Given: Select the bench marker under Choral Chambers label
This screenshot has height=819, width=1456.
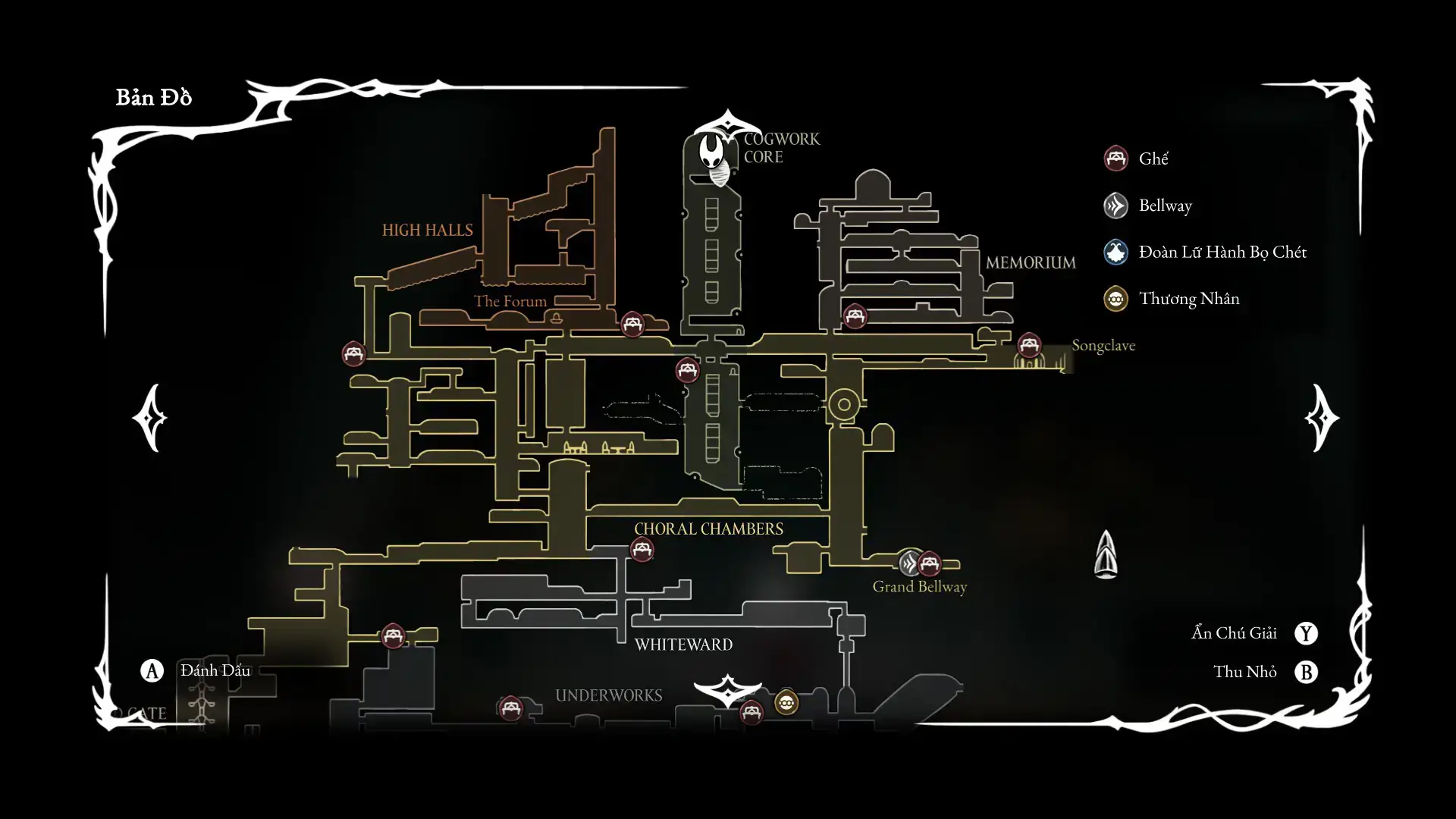Looking at the screenshot, I should [x=642, y=549].
